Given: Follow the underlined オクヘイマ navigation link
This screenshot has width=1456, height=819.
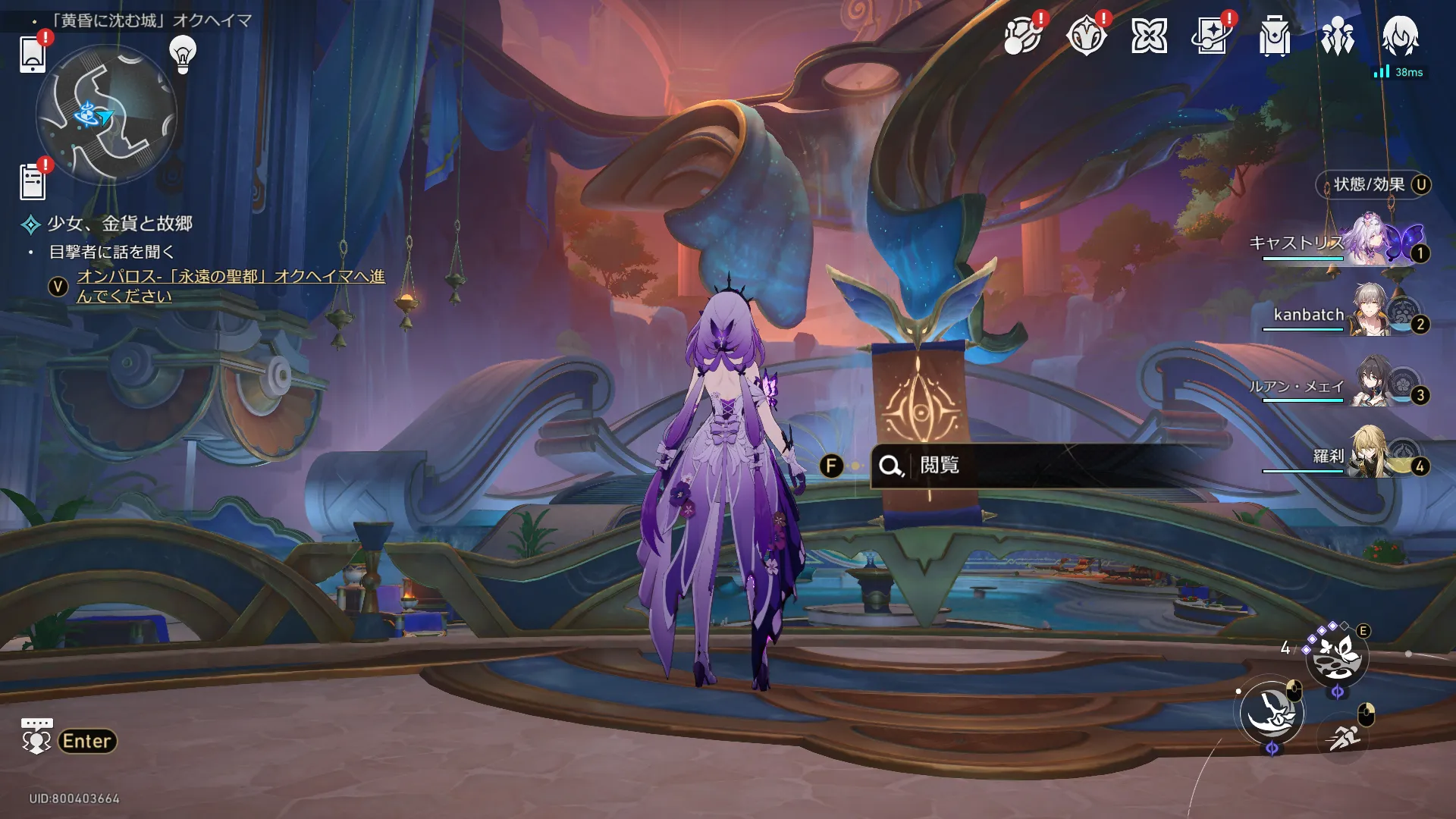Looking at the screenshot, I should coord(231,286).
